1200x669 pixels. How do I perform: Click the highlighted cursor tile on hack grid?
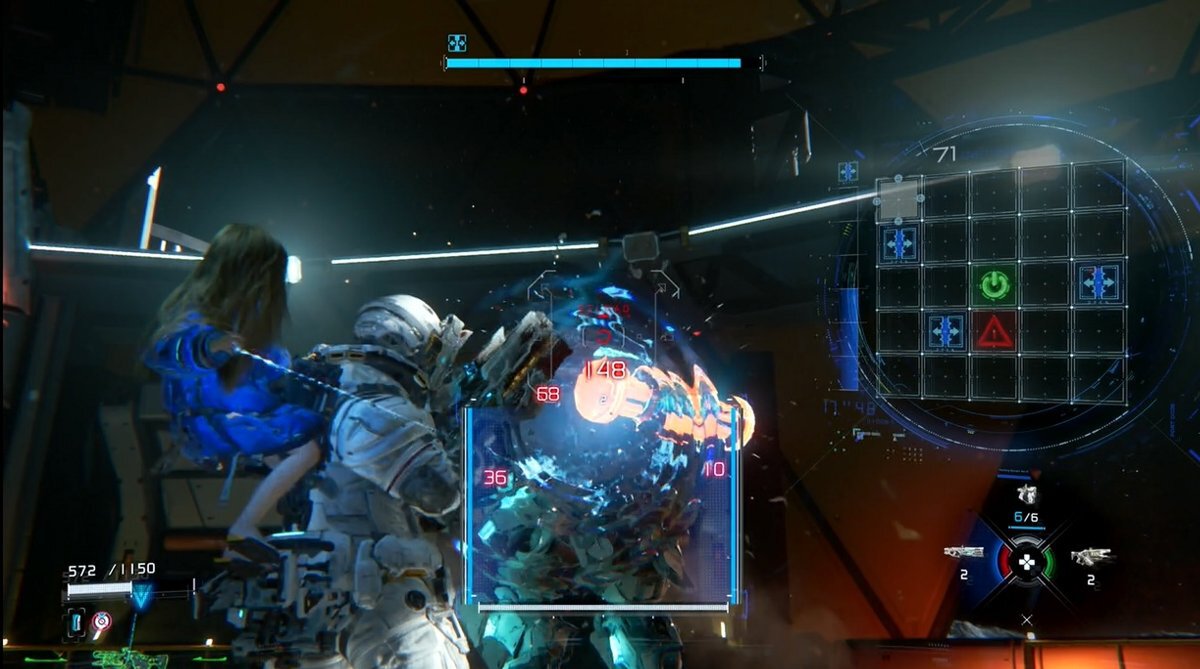898,199
